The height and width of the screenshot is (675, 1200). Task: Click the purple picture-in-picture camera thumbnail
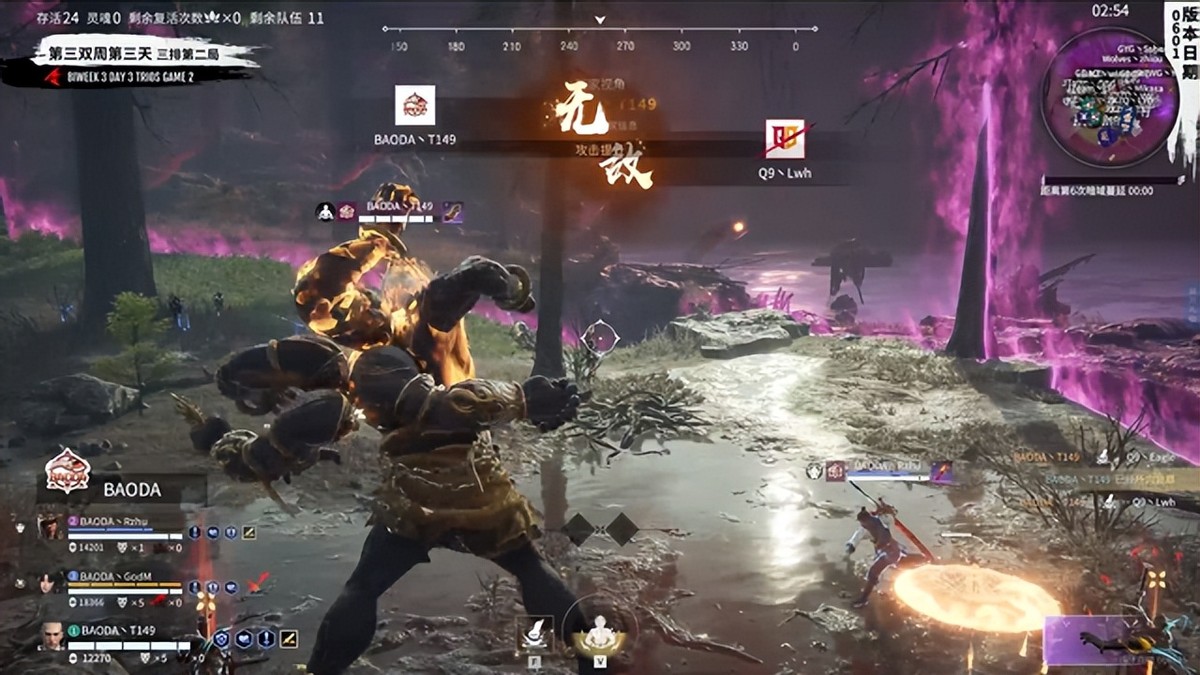pyautogui.click(x=1120, y=641)
